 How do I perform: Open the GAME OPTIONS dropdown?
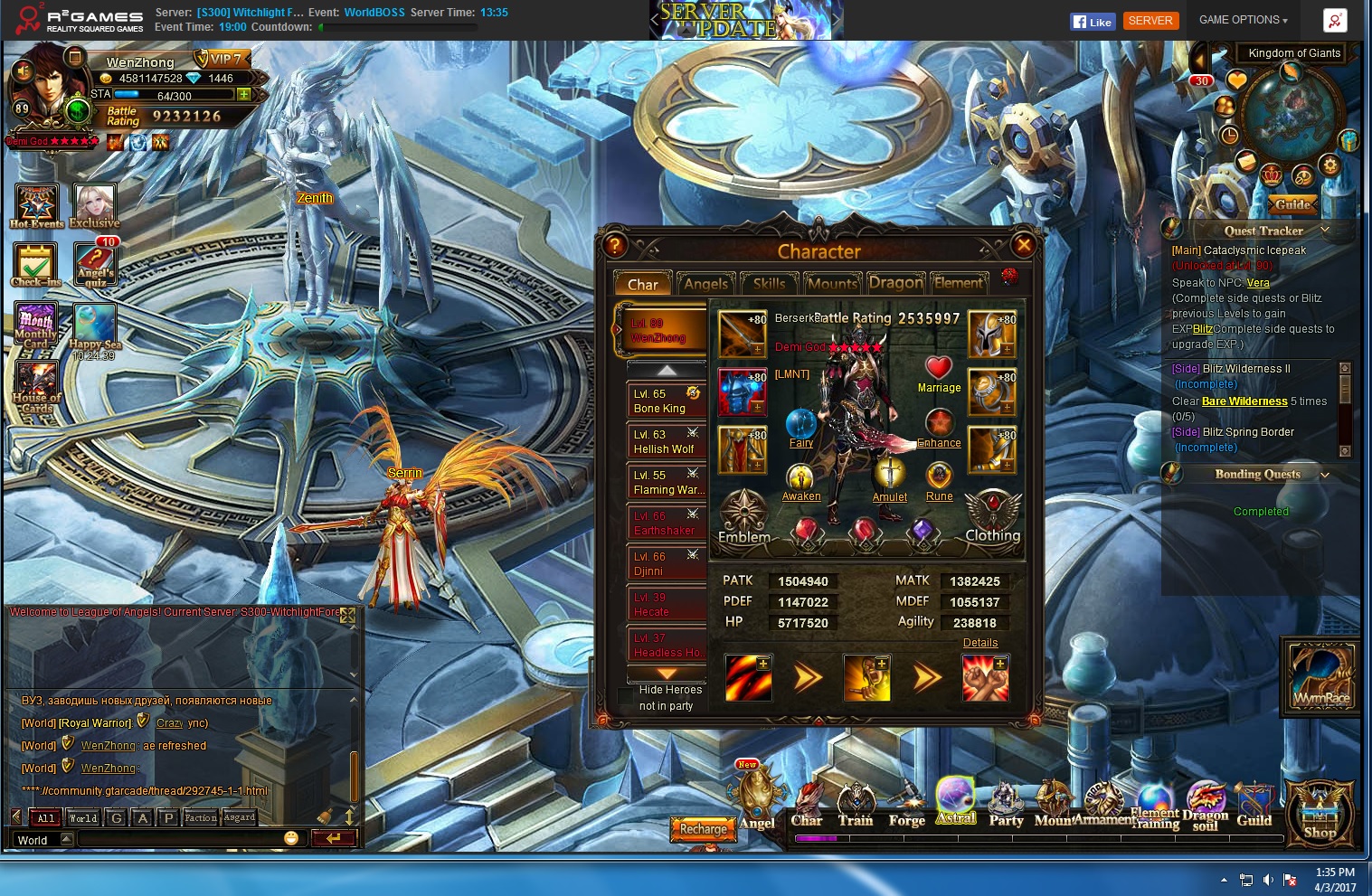[x=1243, y=20]
